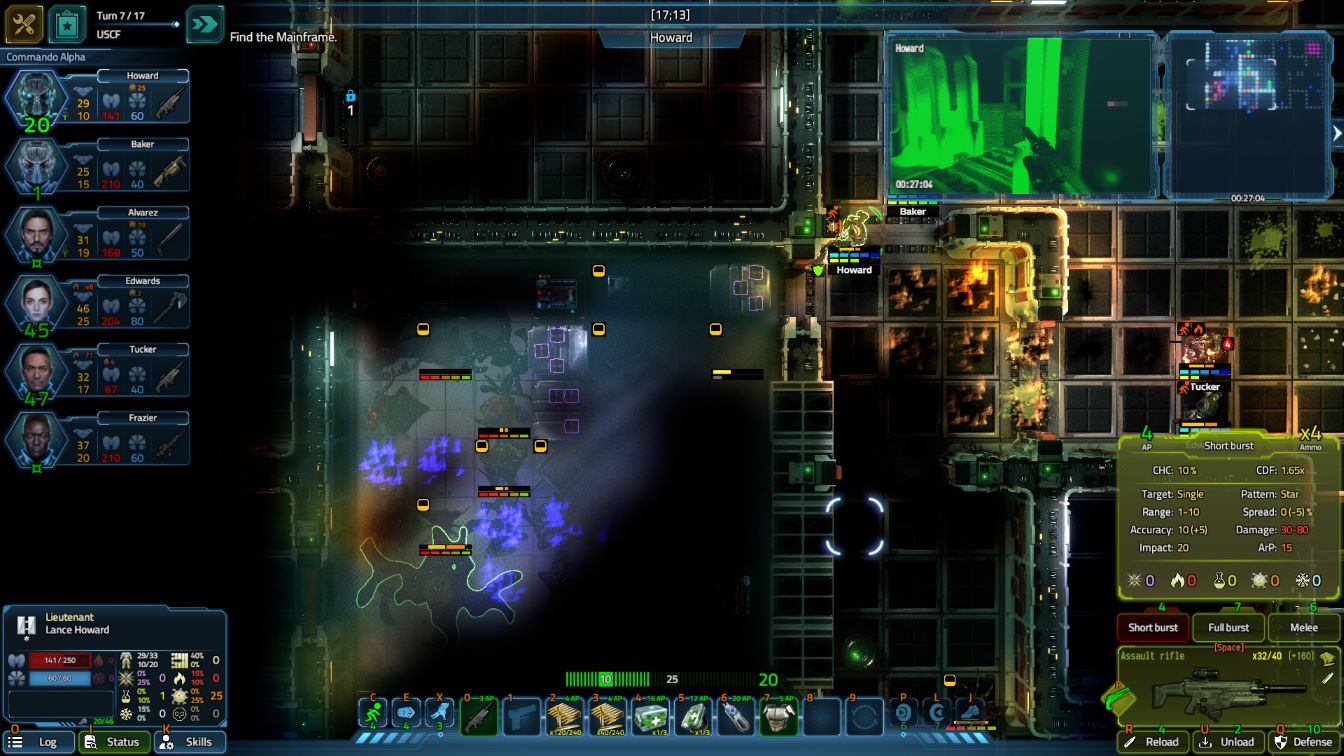Unload the weapon's ammo
This screenshot has height=756, width=1344.
(1228, 742)
